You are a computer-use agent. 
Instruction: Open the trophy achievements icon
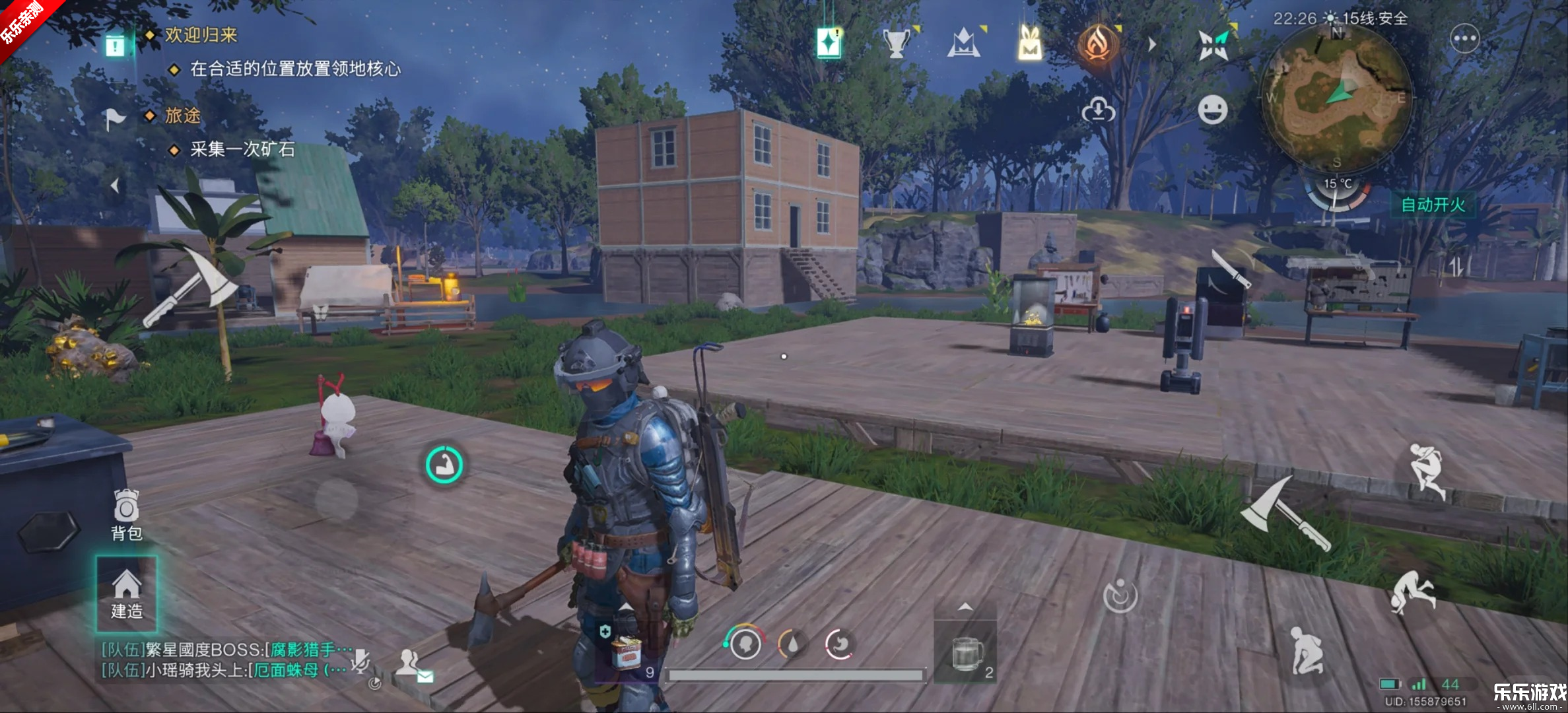(x=896, y=44)
